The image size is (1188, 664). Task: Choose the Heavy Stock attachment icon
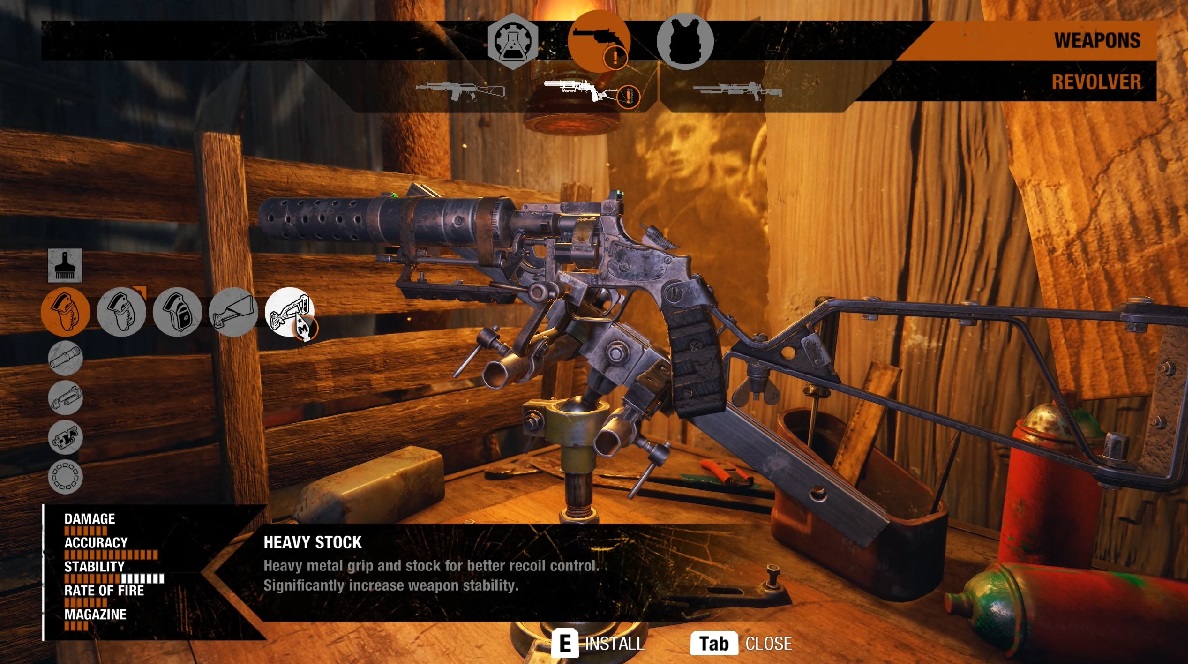pos(290,312)
